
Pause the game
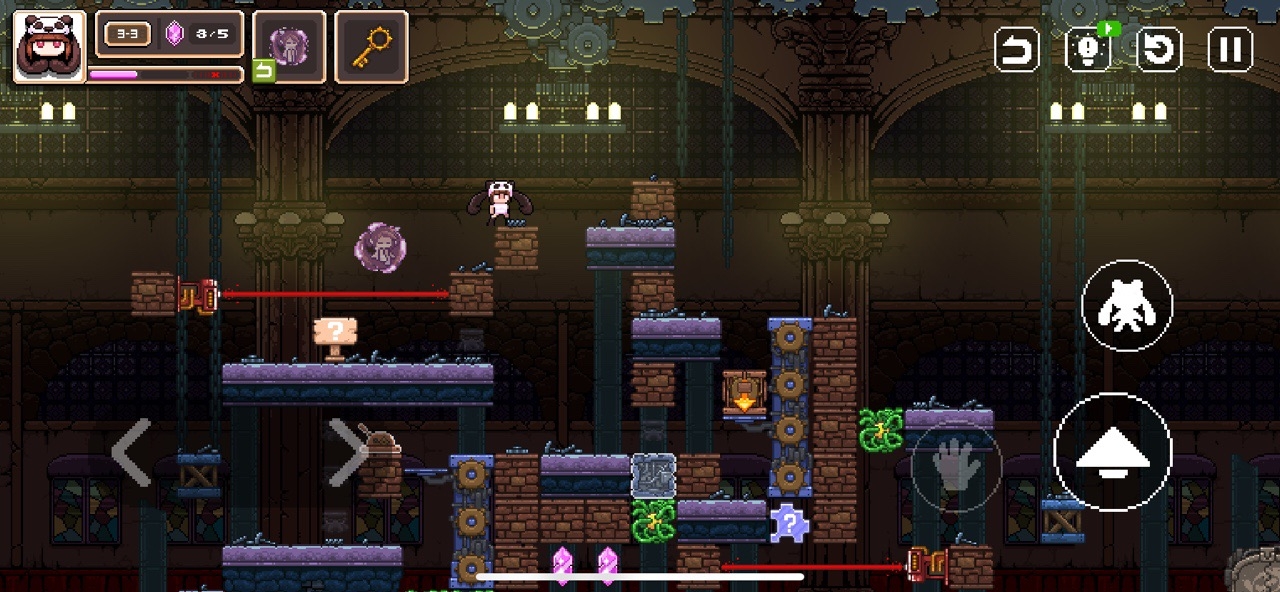click(1230, 49)
